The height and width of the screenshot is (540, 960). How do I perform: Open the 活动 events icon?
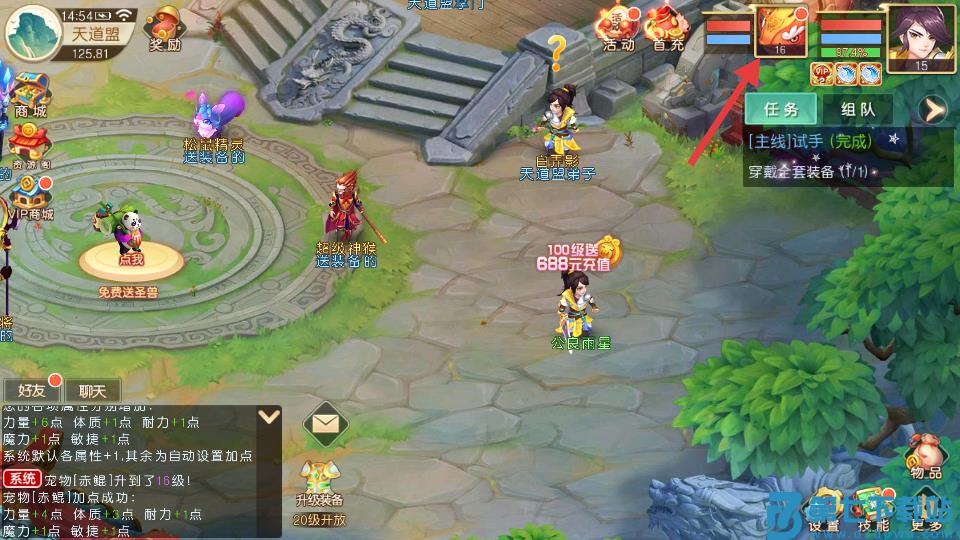pyautogui.click(x=618, y=28)
